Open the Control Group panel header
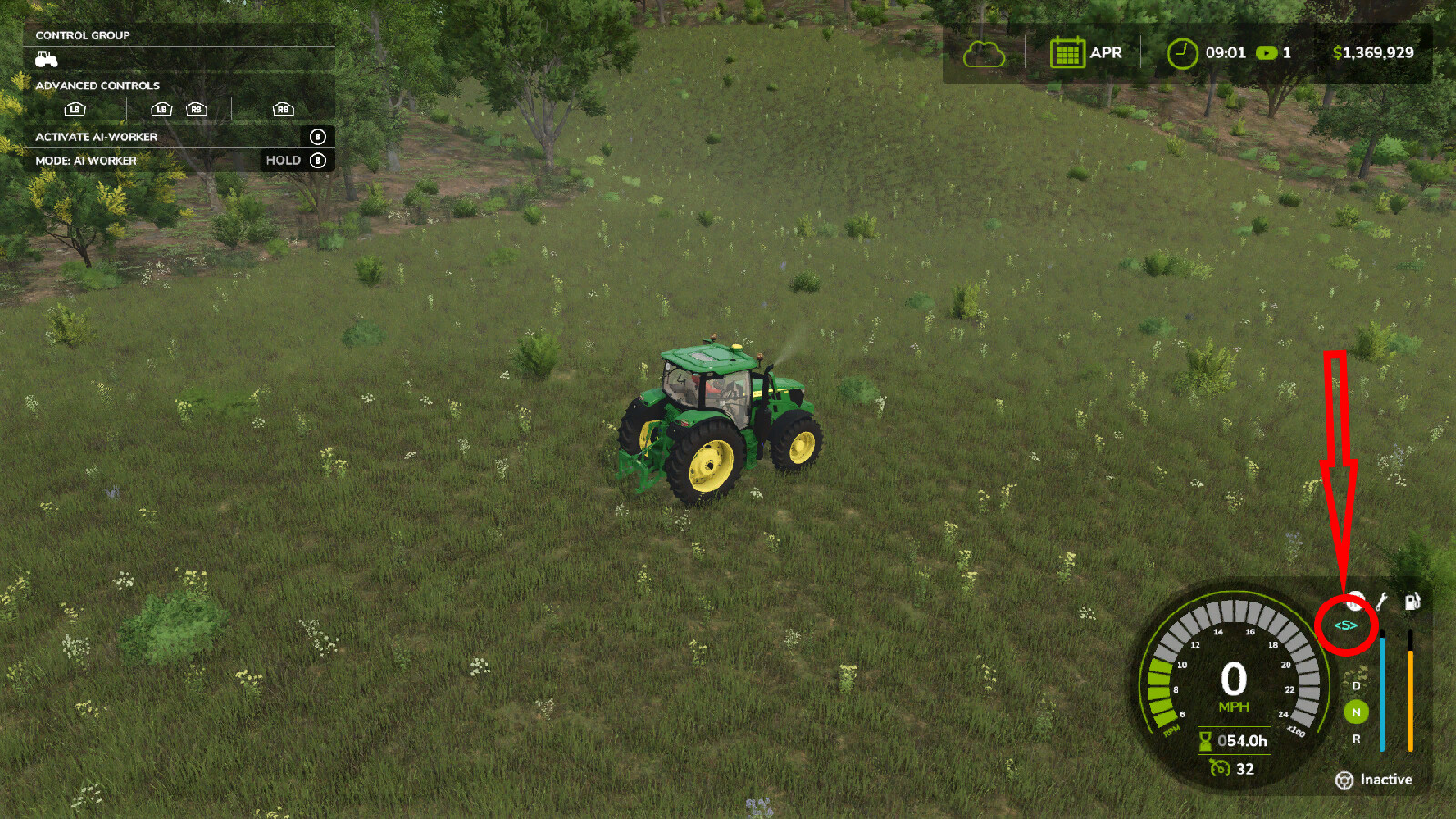1456x819 pixels. [x=84, y=35]
